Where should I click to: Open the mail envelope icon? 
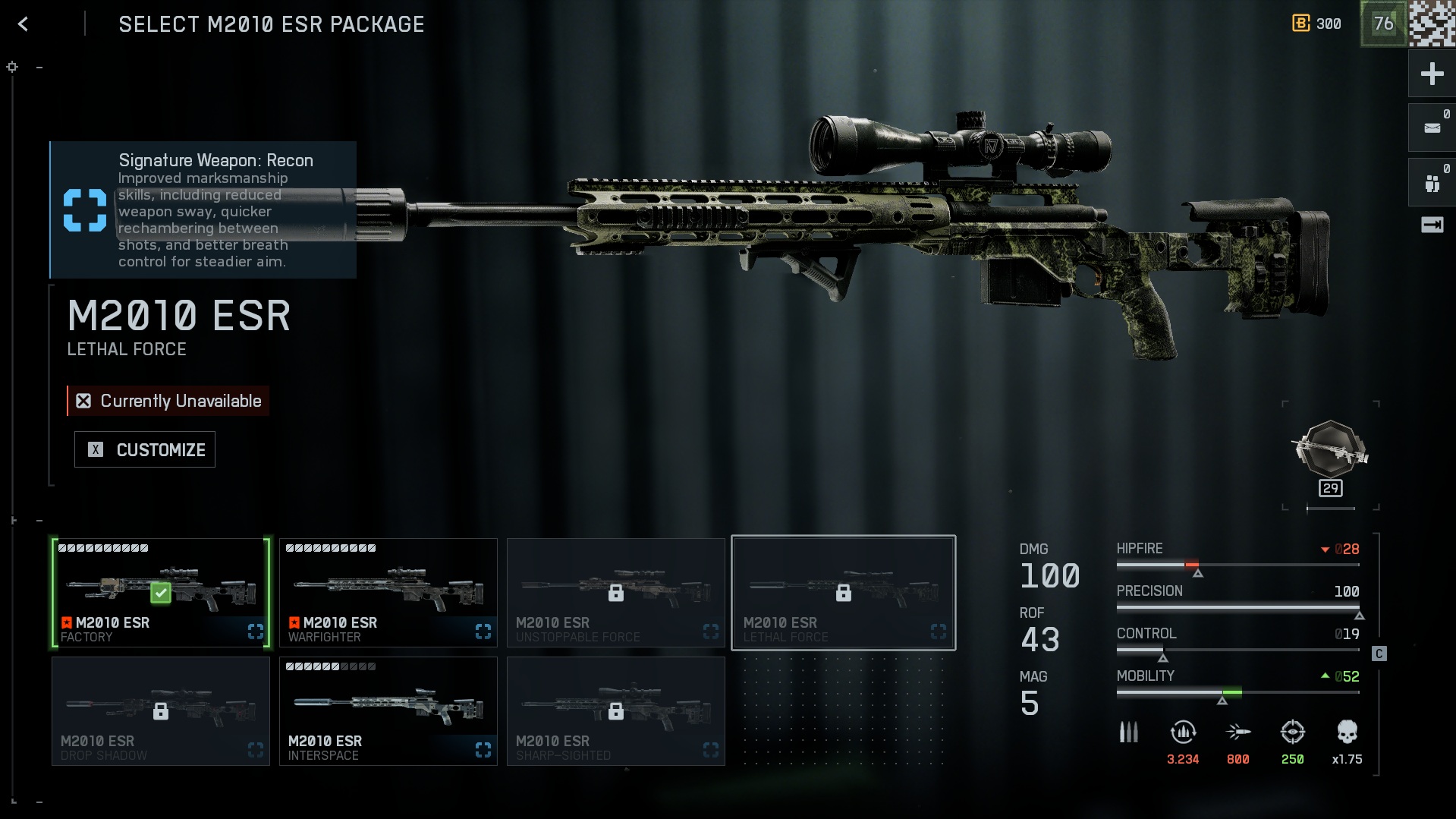coord(1432,128)
